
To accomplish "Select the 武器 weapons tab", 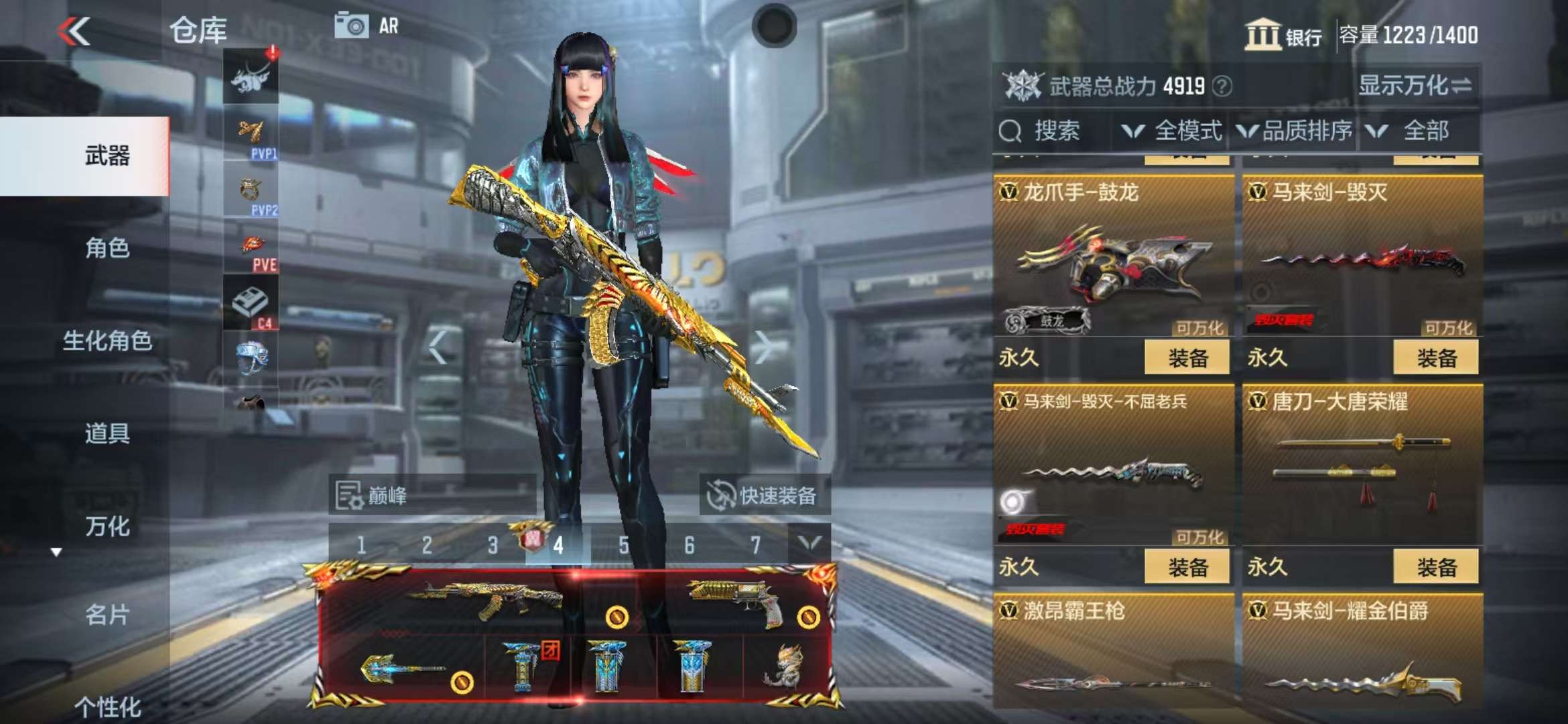I will pos(107,156).
